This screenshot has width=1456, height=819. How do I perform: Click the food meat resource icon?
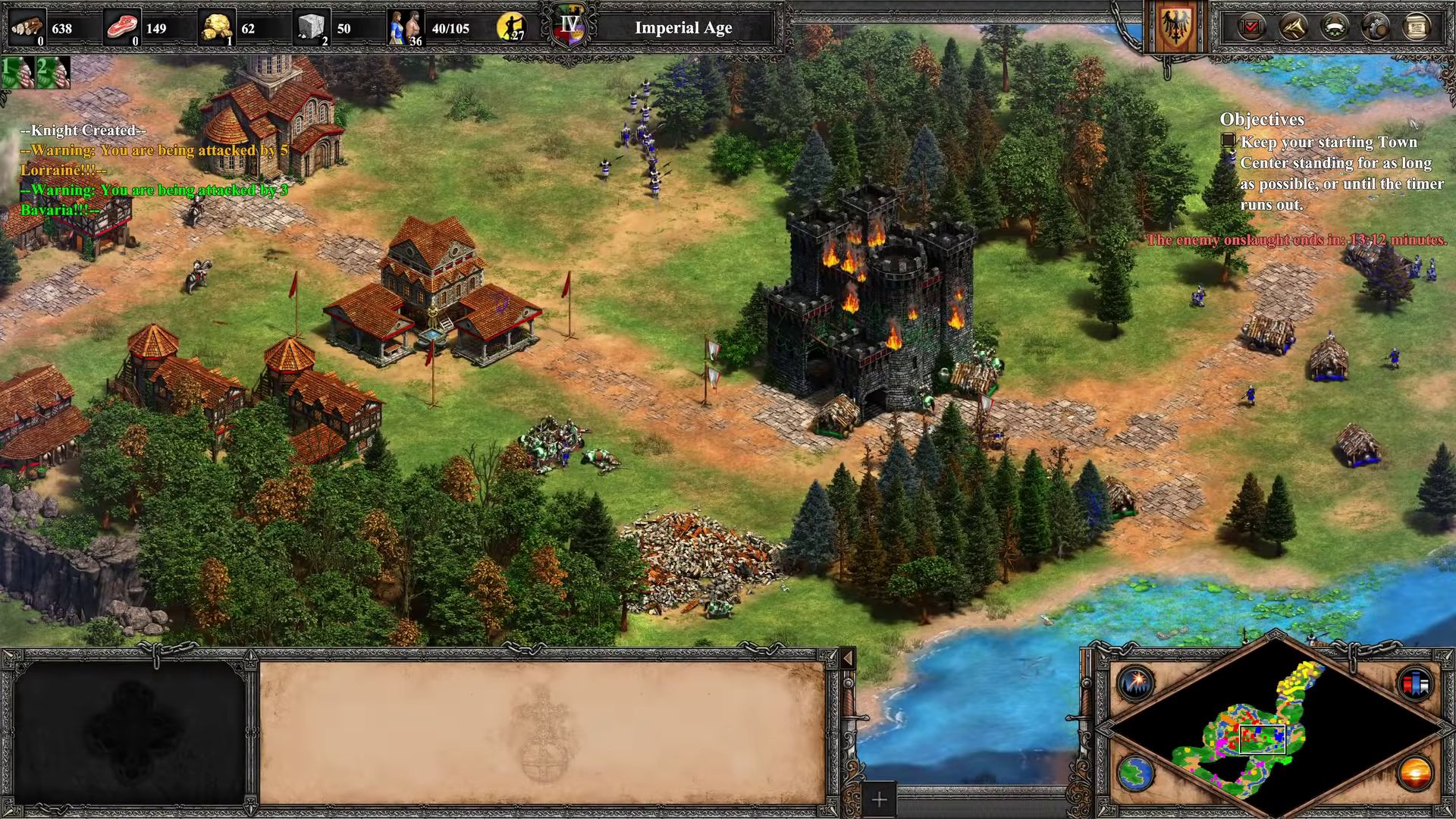click(x=123, y=24)
